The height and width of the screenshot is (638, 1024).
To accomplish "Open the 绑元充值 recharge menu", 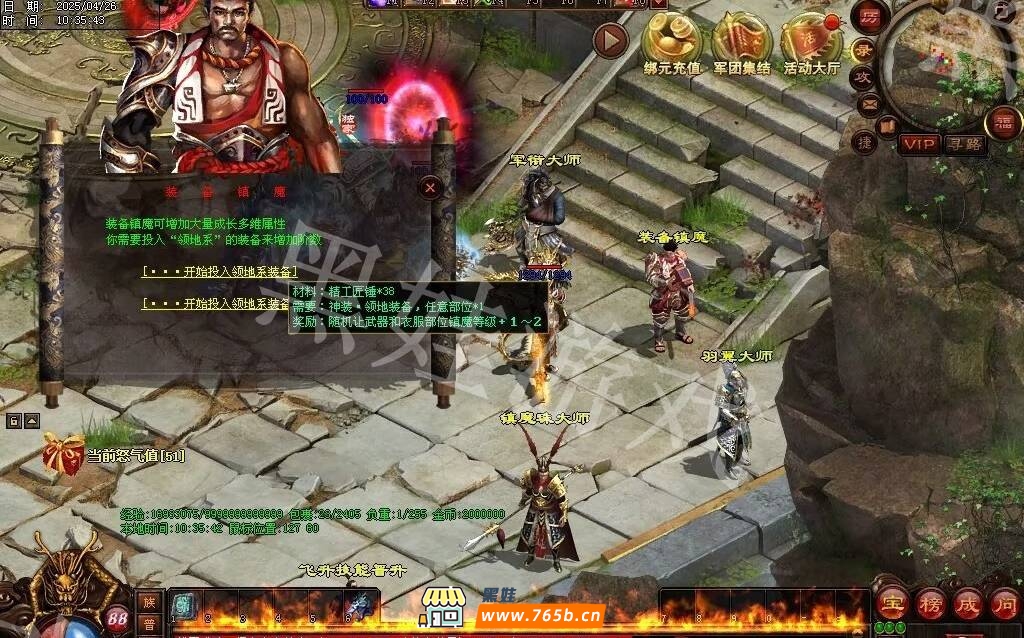I will 672,39.
